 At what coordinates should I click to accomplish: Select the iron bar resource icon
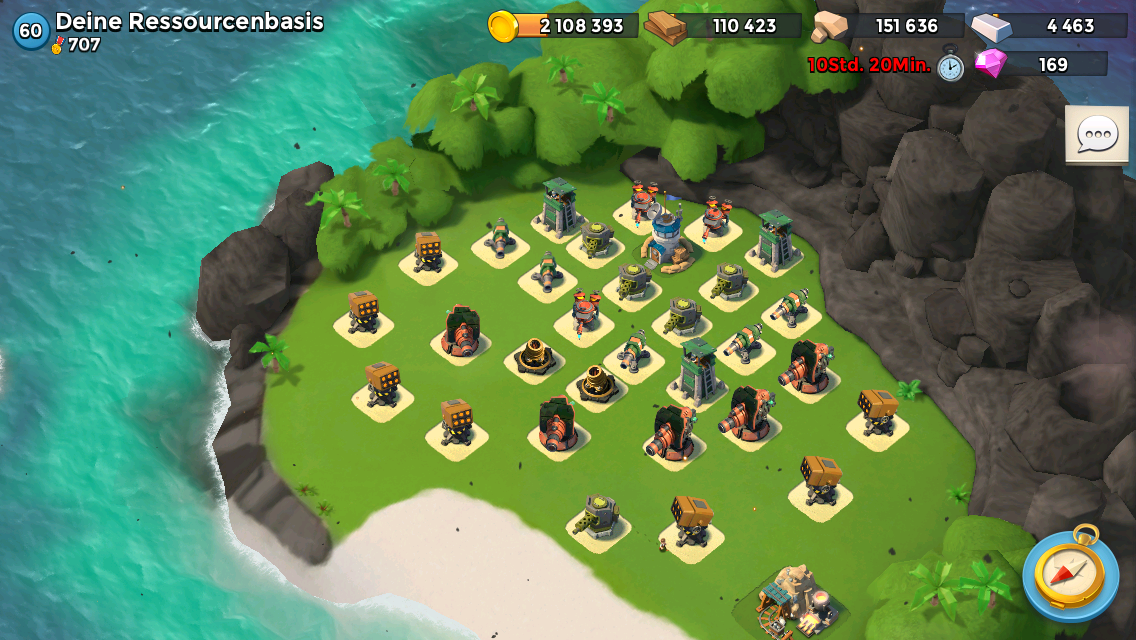[991, 26]
